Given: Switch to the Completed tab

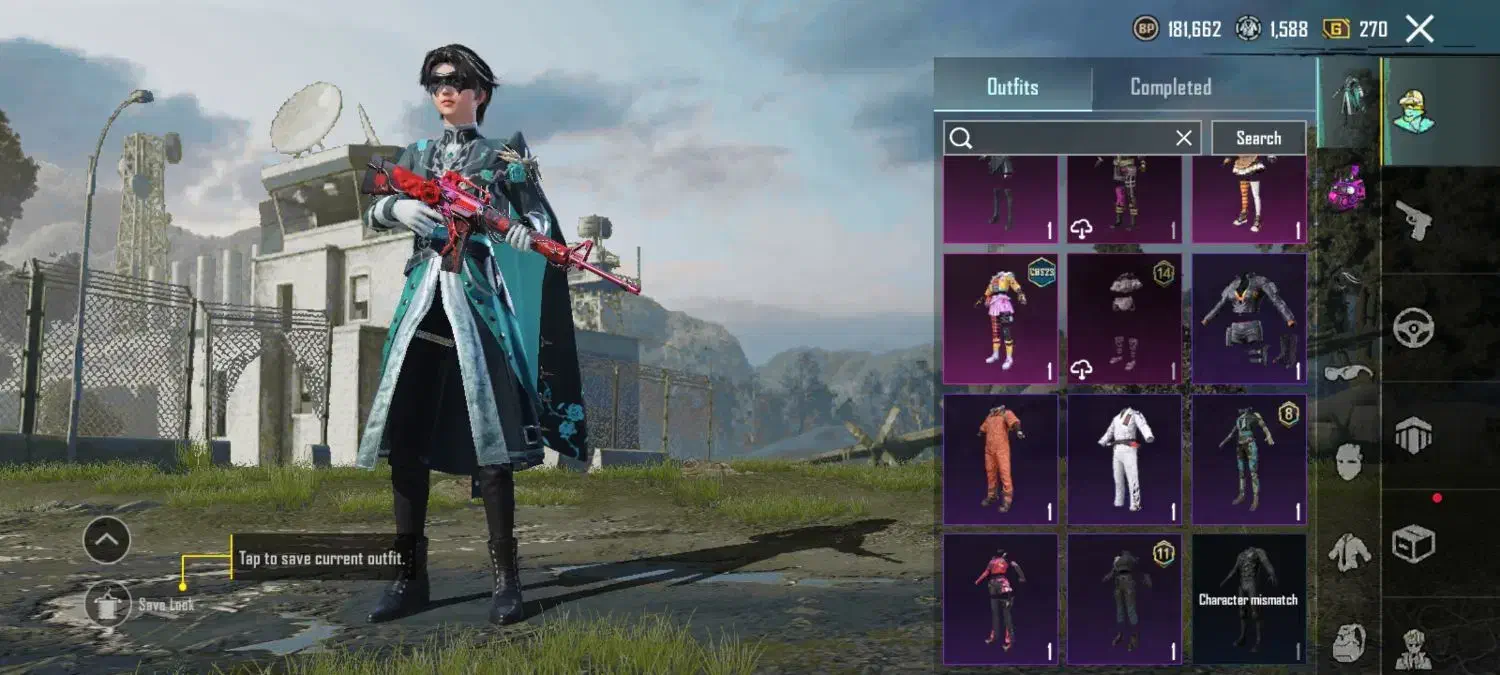Looking at the screenshot, I should tap(1170, 87).
